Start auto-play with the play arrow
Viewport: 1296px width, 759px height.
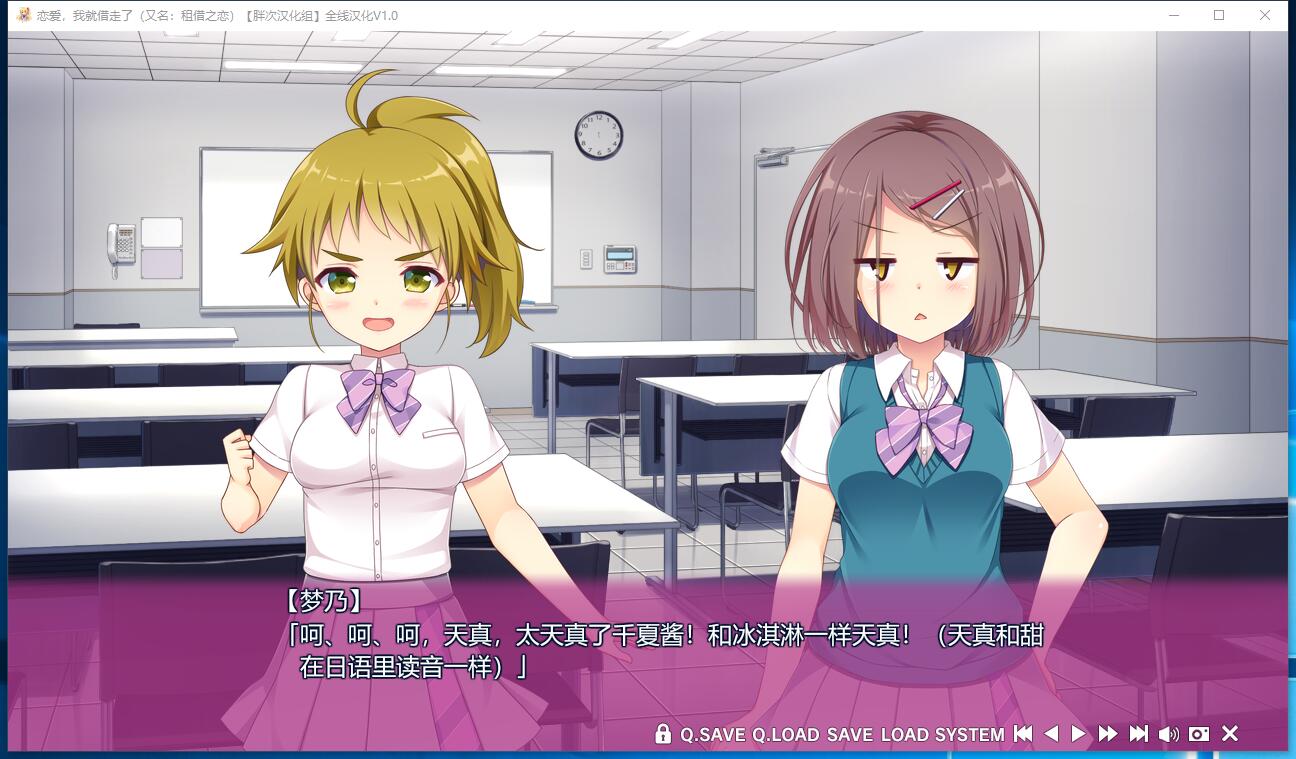(1078, 734)
